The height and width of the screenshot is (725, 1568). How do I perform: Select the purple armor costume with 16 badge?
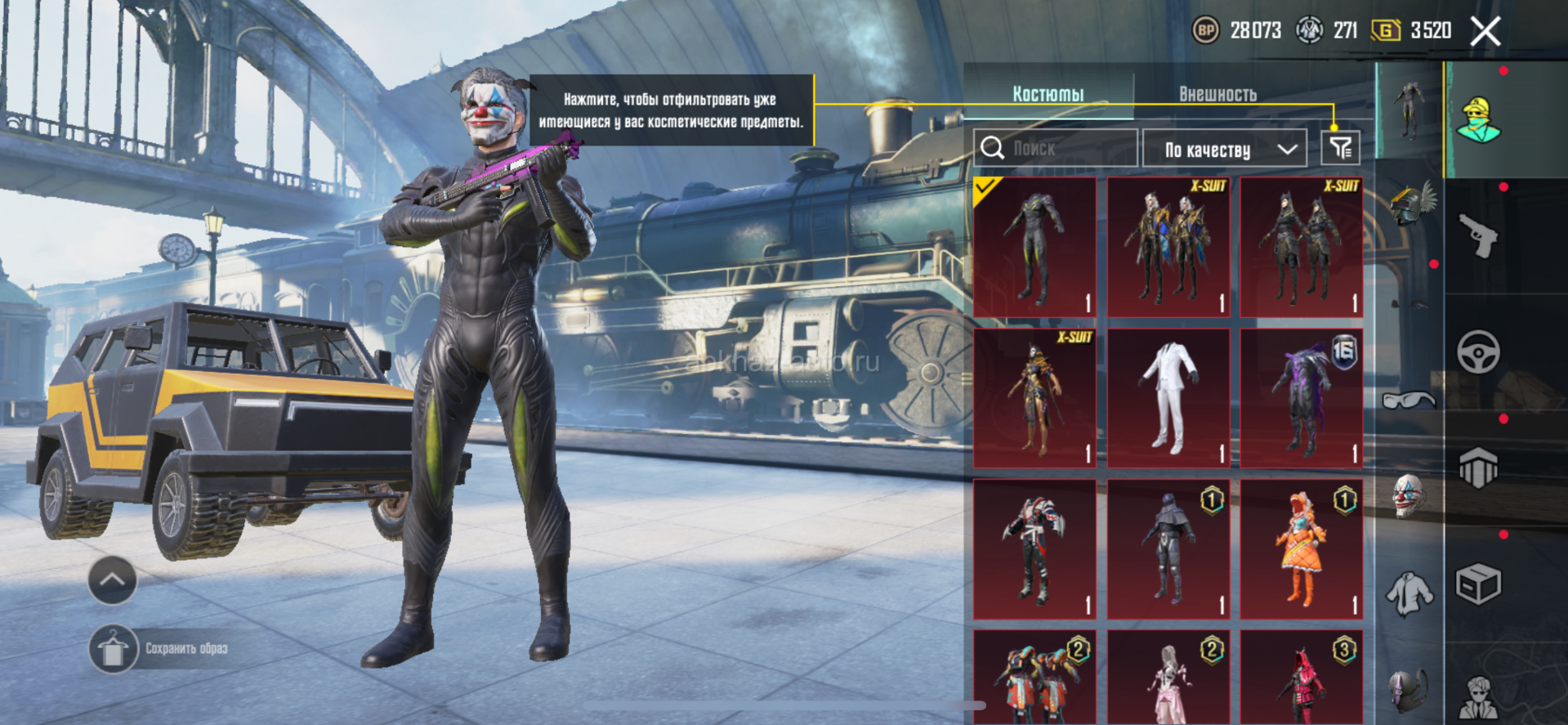(x=1301, y=398)
